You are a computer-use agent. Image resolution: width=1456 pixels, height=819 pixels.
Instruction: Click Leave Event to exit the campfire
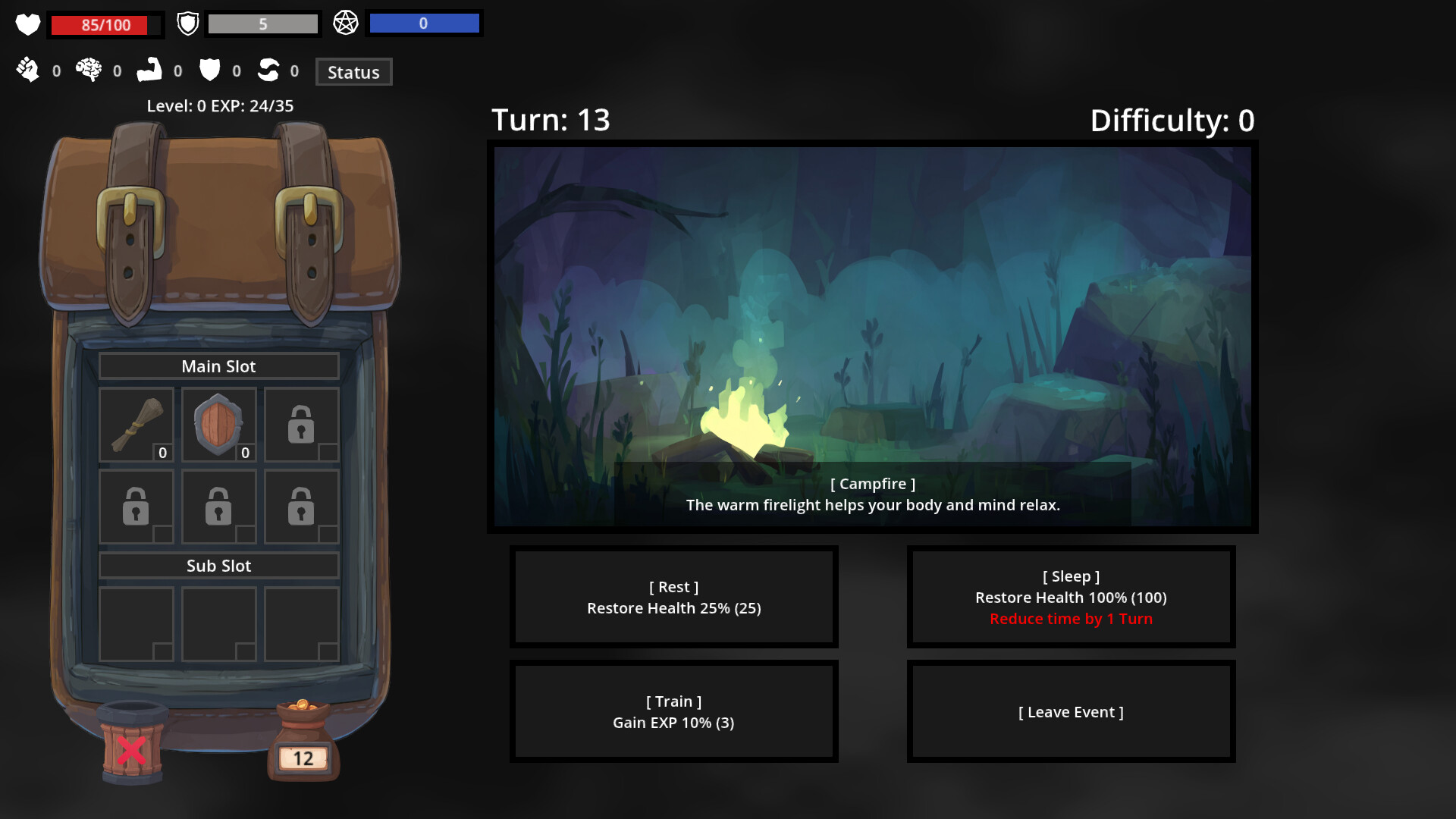click(1071, 711)
